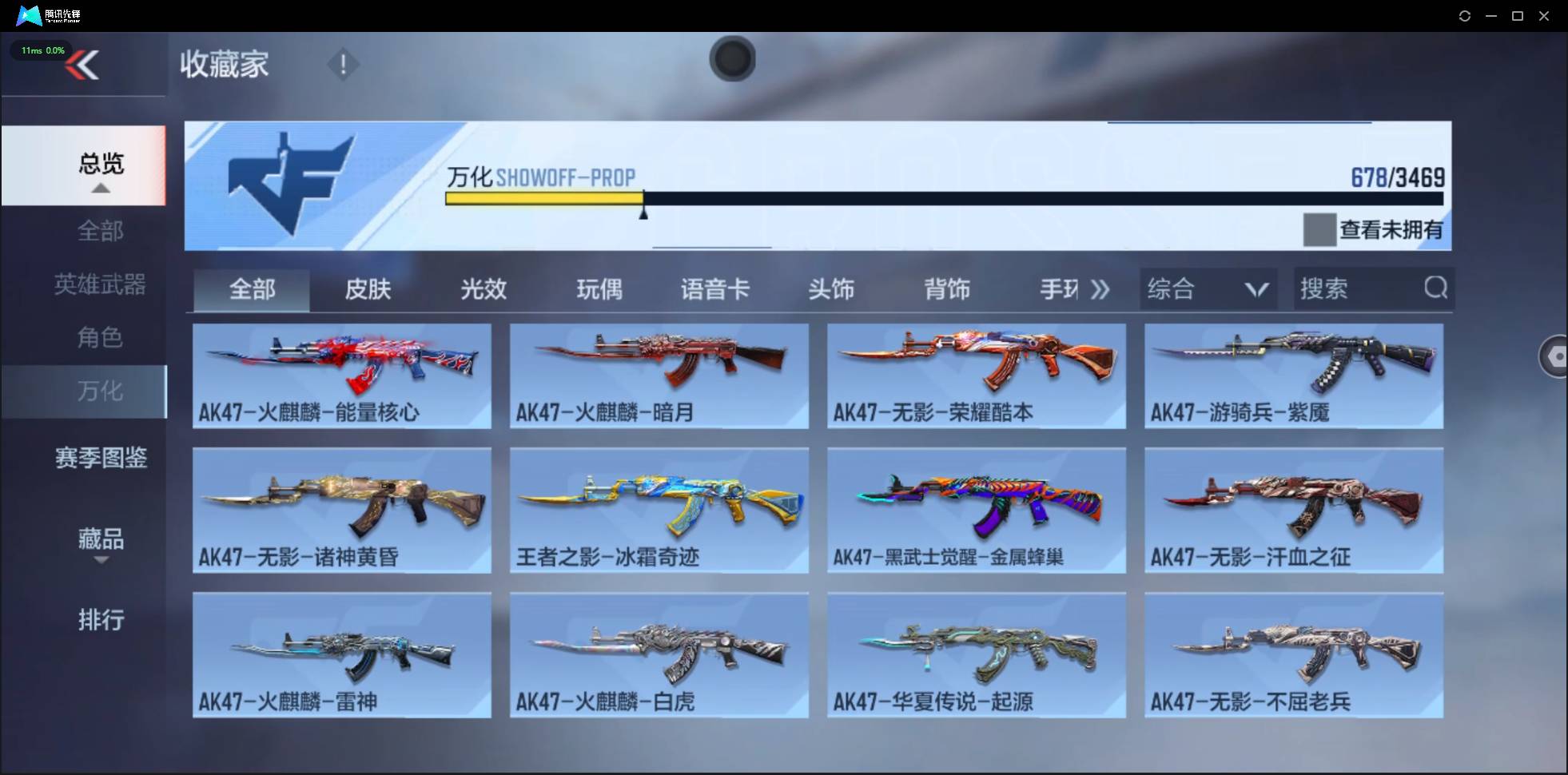Click the round recording button at top center
This screenshot has width=1568, height=775.
click(x=732, y=59)
